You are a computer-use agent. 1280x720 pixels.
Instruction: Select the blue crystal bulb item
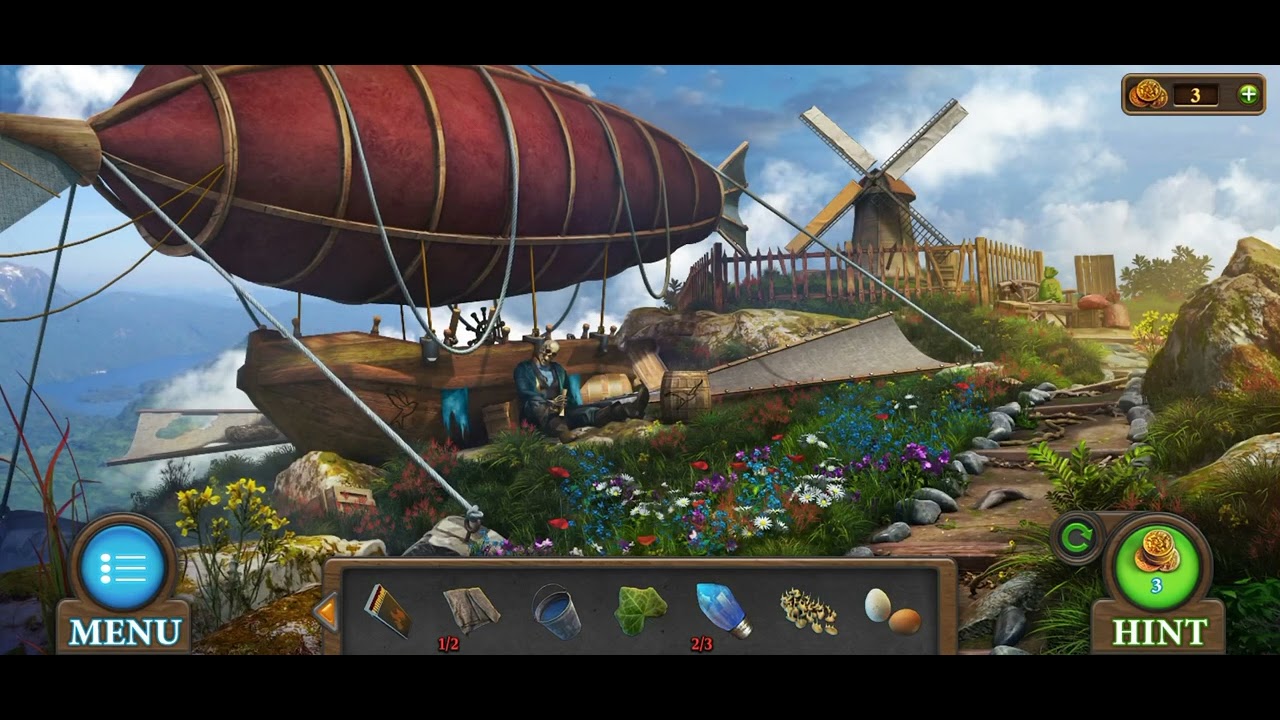tap(722, 609)
